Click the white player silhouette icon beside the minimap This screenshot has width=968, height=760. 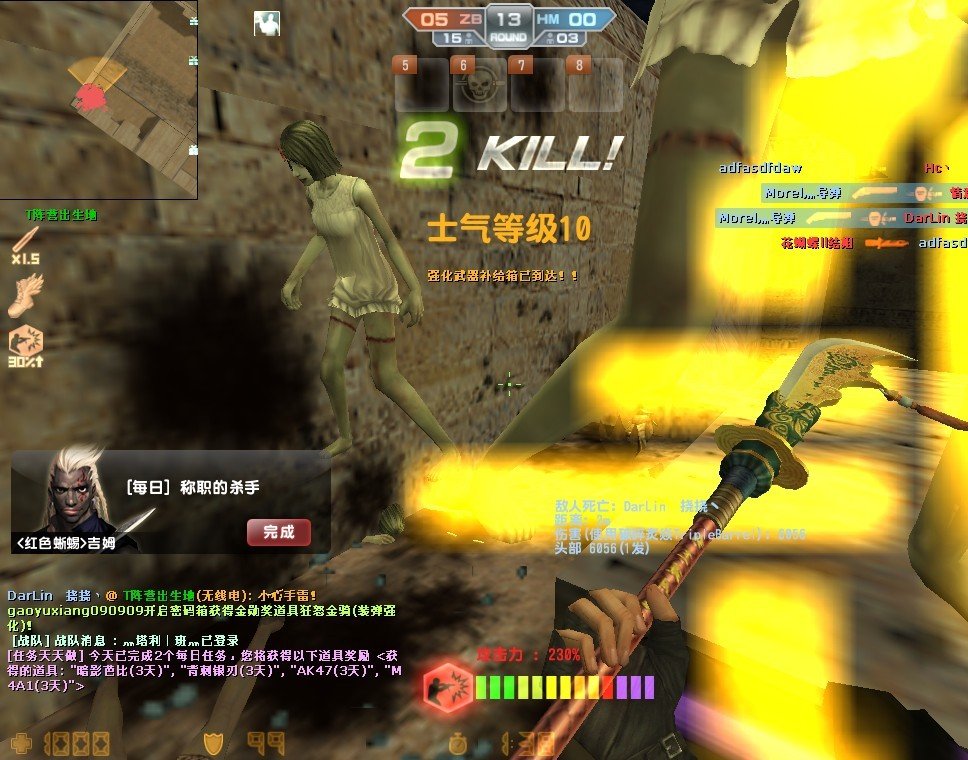click(x=267, y=24)
